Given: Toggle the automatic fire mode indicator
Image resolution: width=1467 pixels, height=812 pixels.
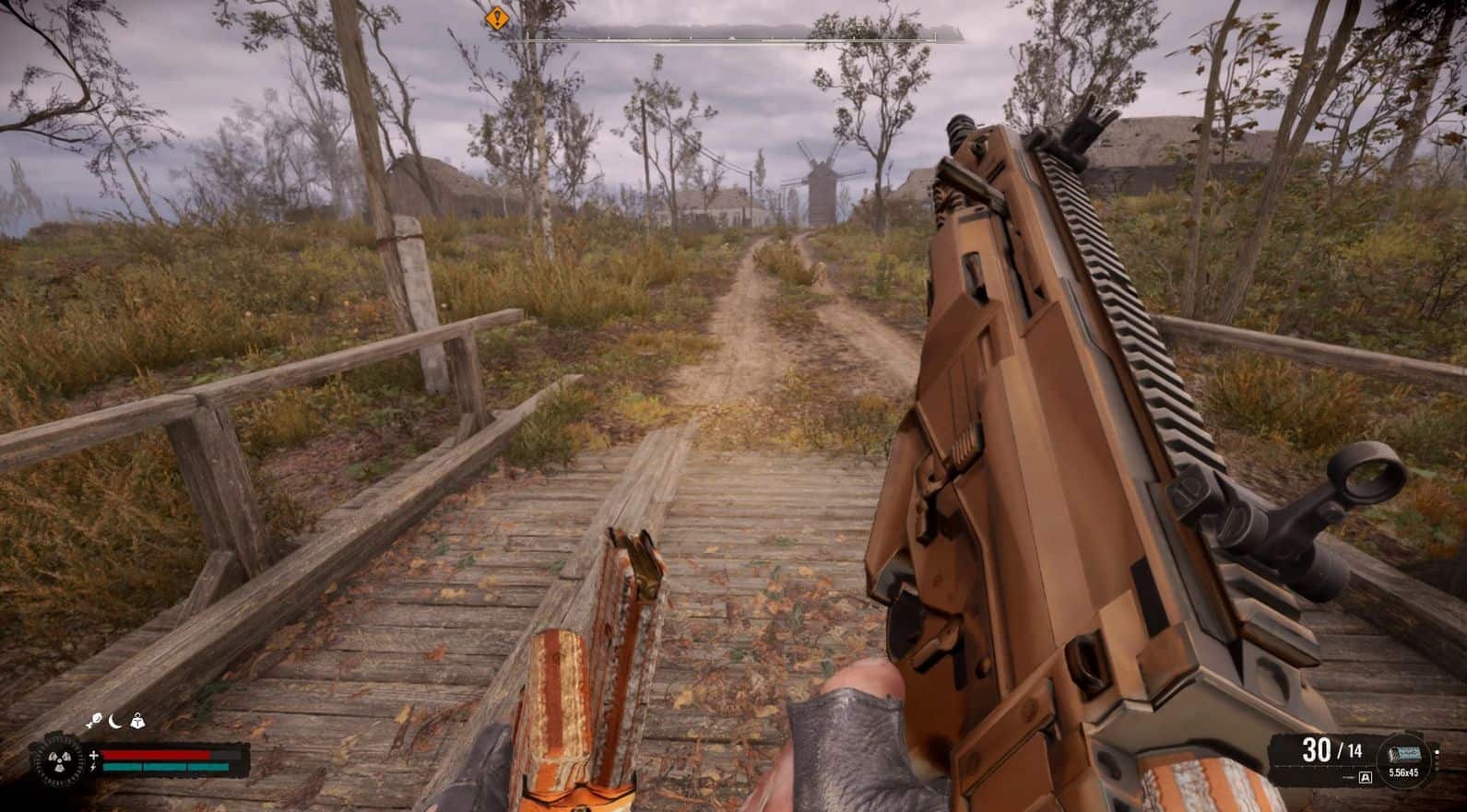Looking at the screenshot, I should point(1366,778).
